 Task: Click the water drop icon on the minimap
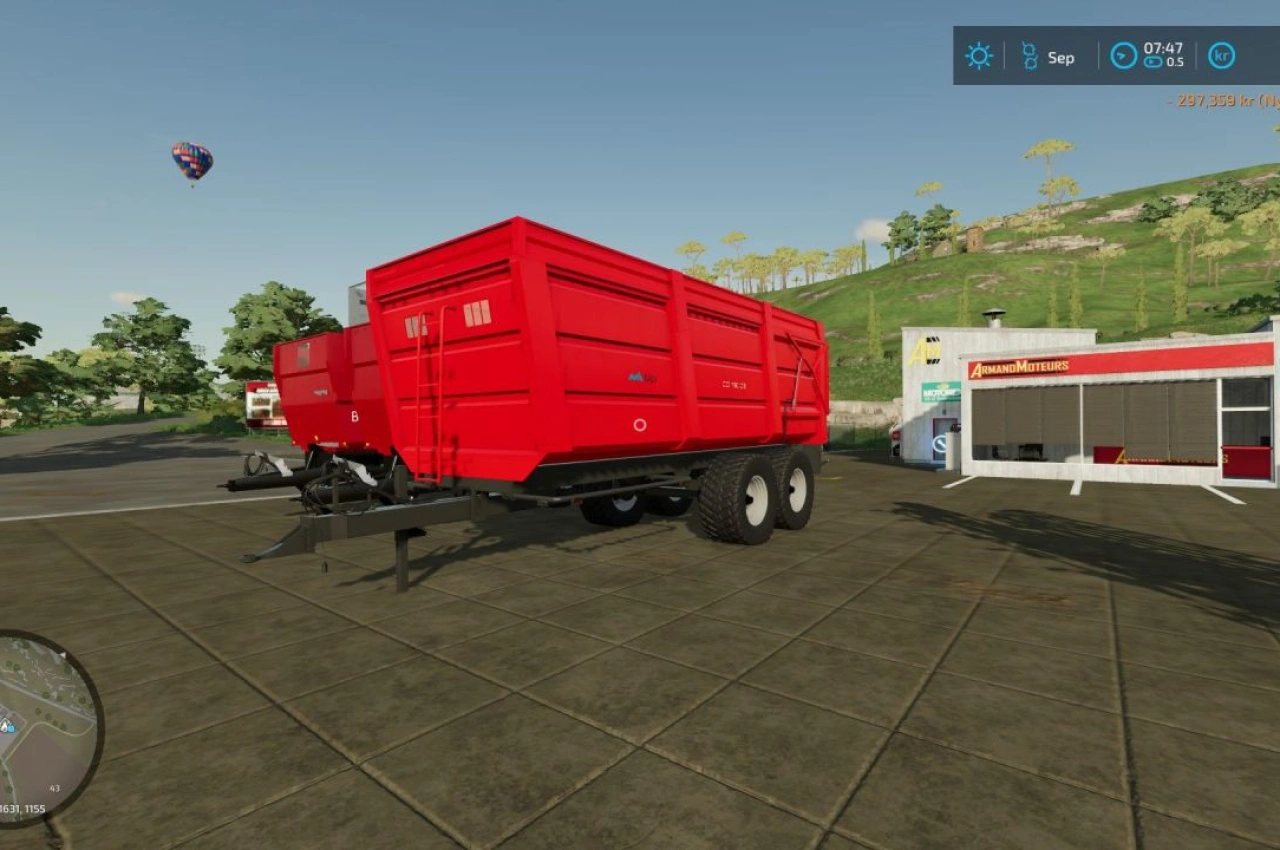tap(6, 725)
